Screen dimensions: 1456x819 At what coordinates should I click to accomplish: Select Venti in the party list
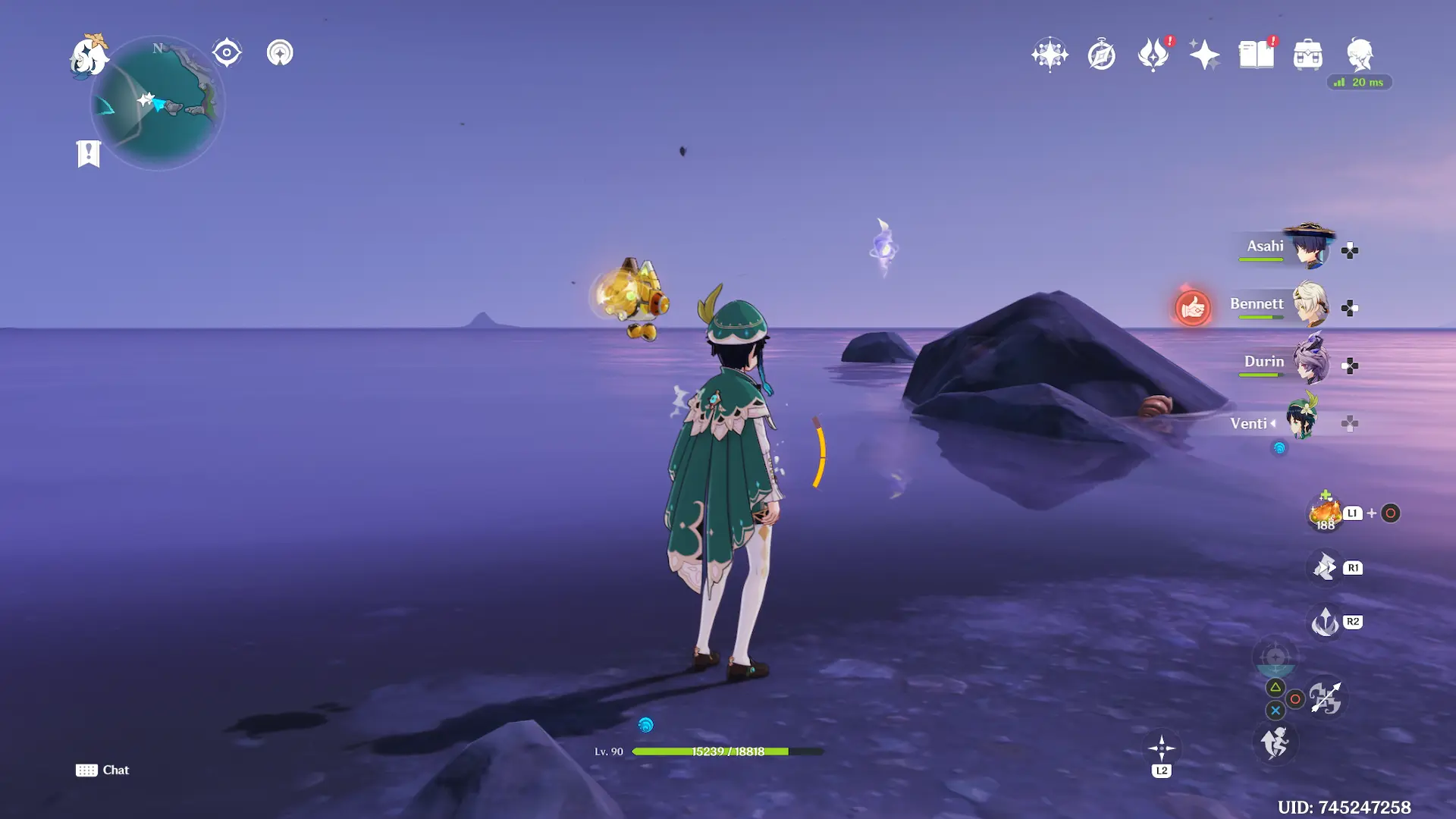coord(1302,419)
